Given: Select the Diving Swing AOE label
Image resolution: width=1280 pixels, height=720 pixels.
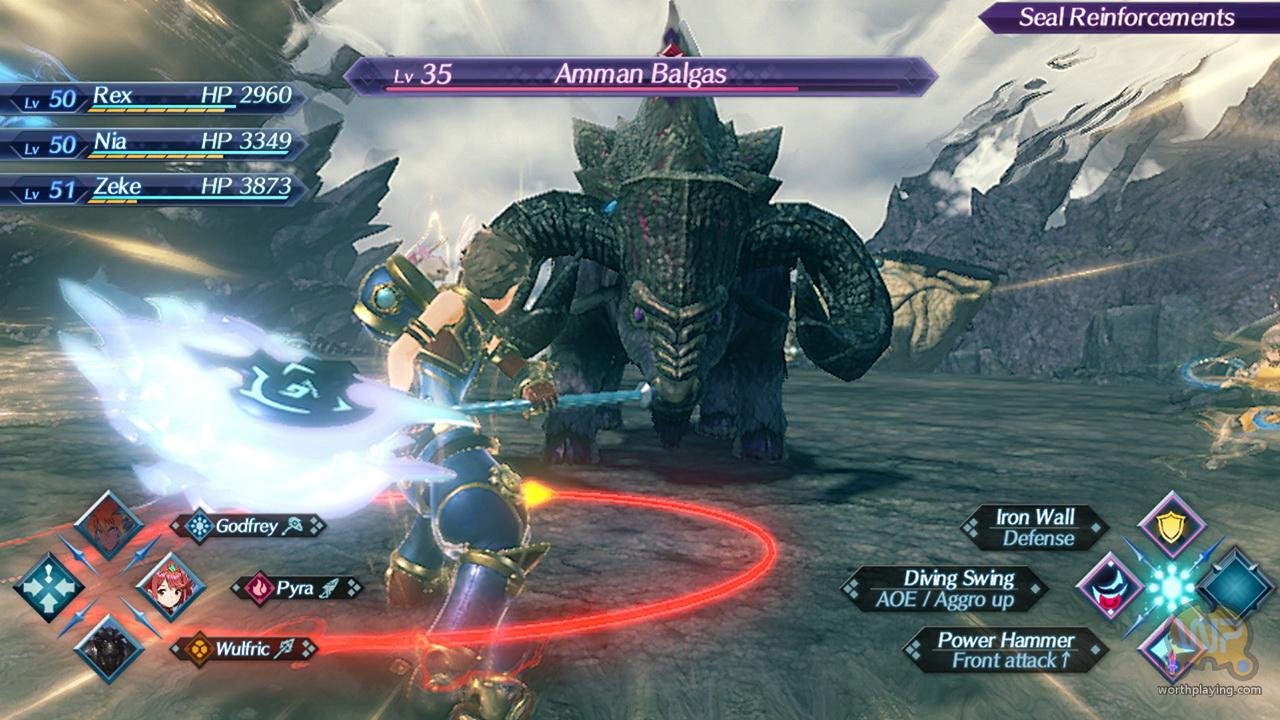Looking at the screenshot, I should coord(945,588).
